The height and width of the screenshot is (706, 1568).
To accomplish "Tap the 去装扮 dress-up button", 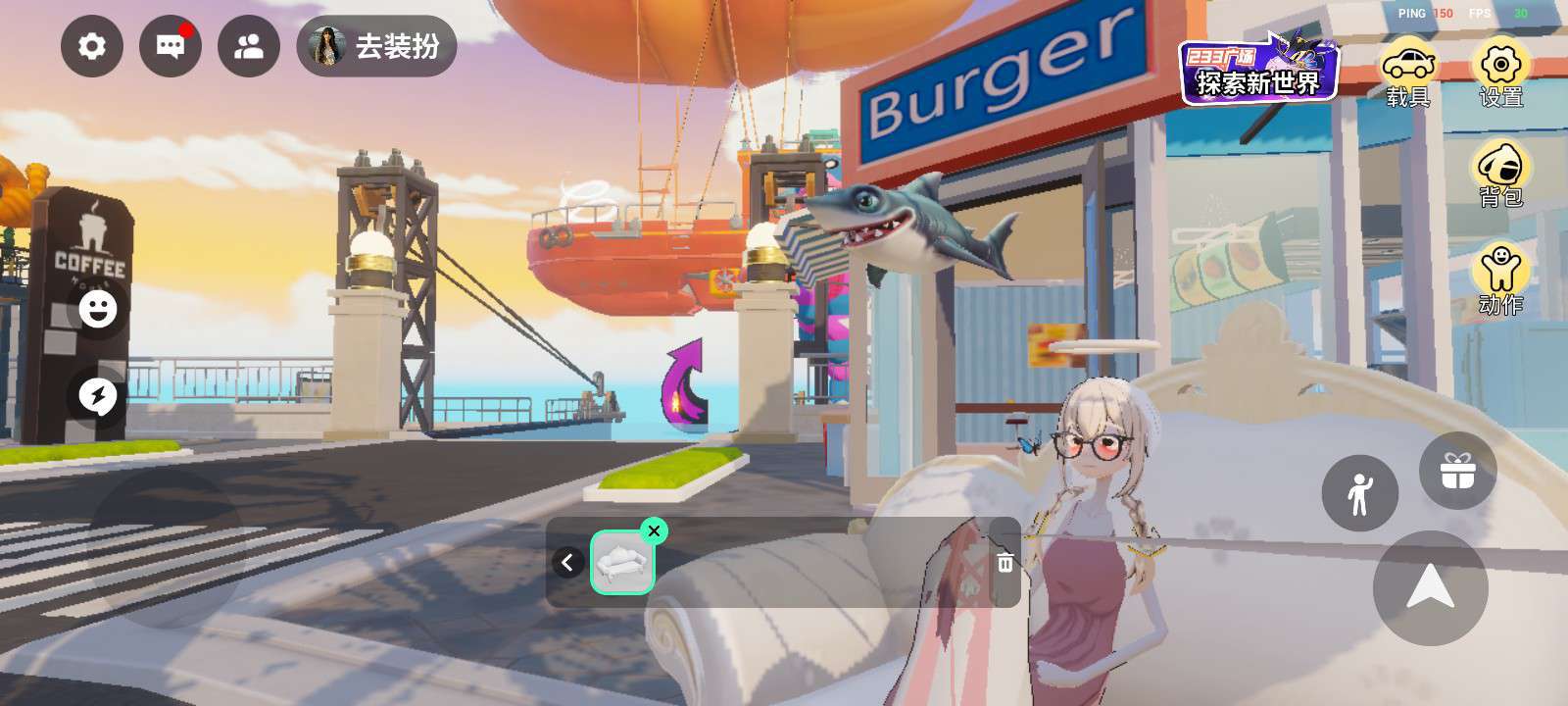I will coord(377,46).
